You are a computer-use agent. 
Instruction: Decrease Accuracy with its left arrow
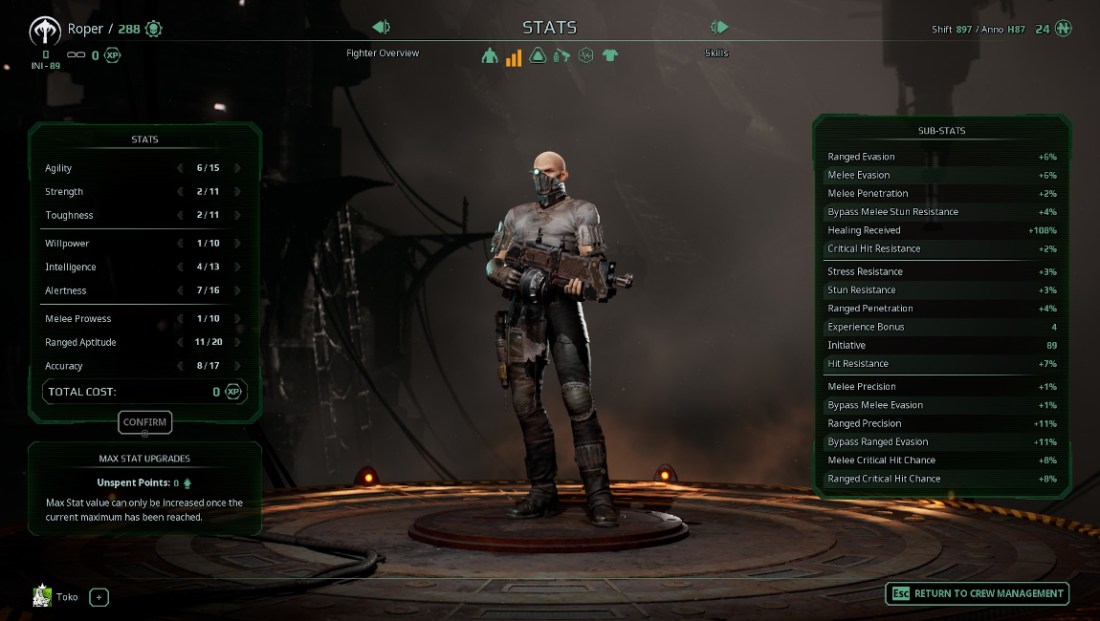(180, 366)
